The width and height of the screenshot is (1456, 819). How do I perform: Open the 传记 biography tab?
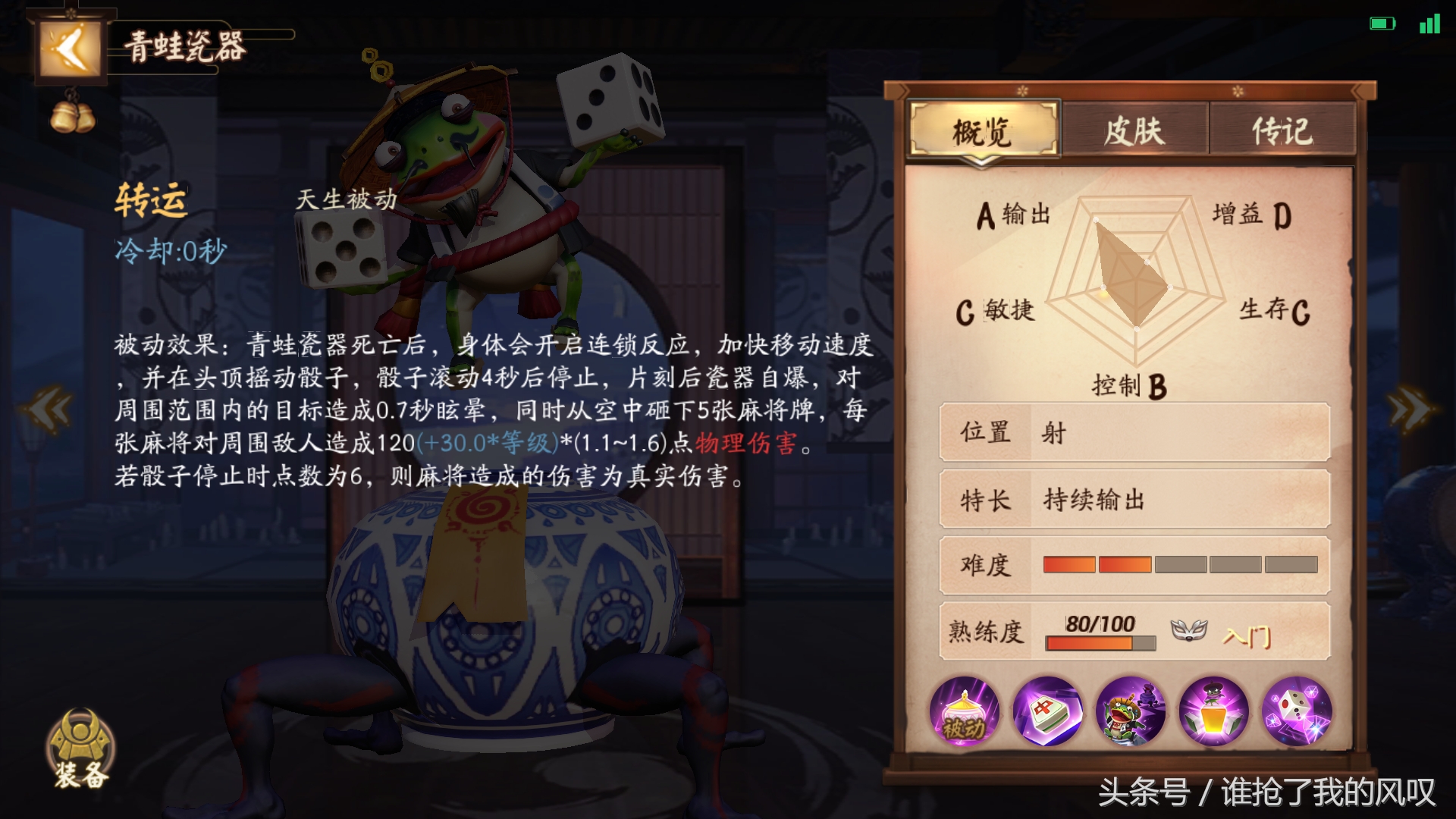1283,130
